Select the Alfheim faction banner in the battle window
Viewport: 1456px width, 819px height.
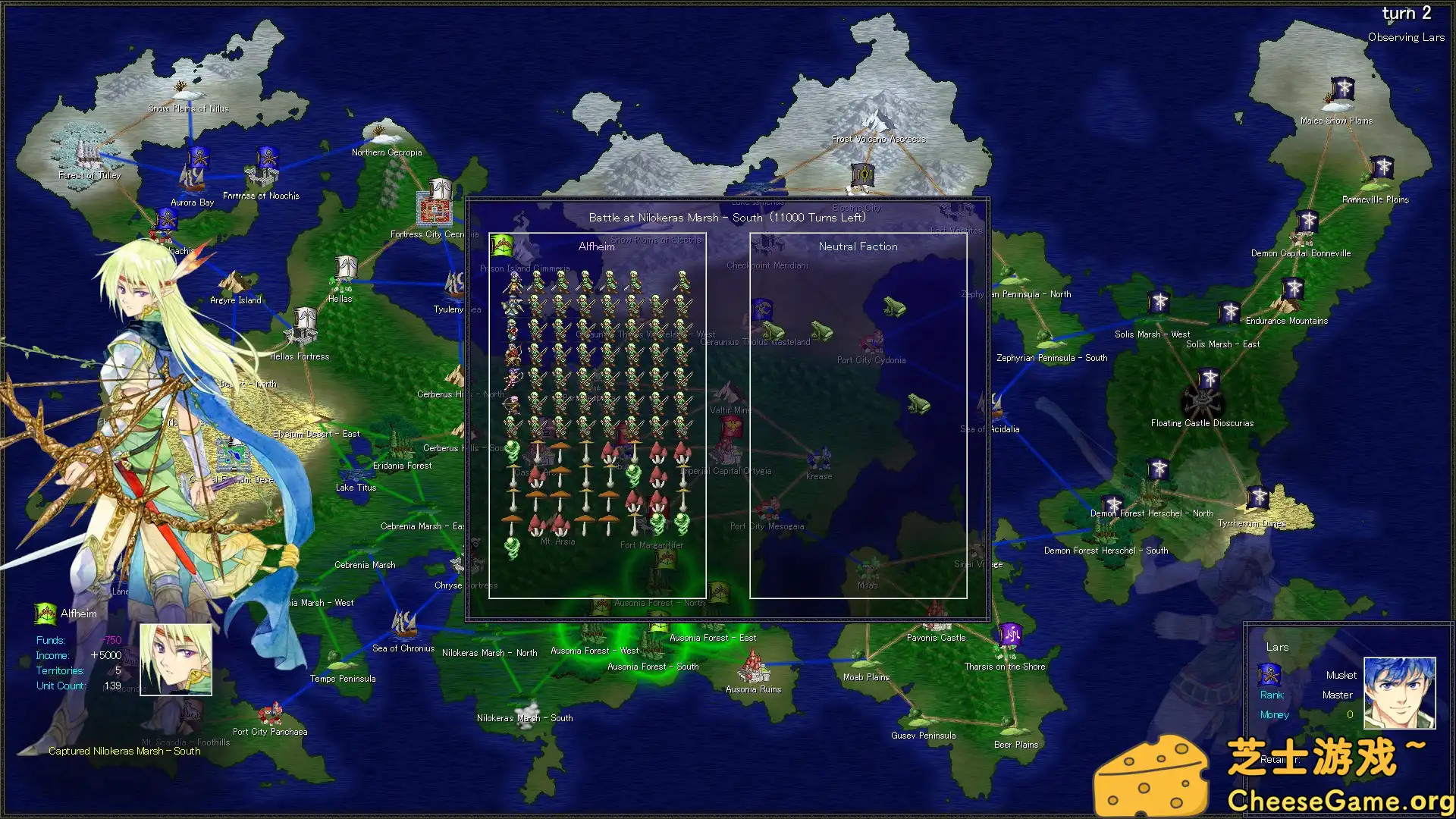pyautogui.click(x=502, y=244)
